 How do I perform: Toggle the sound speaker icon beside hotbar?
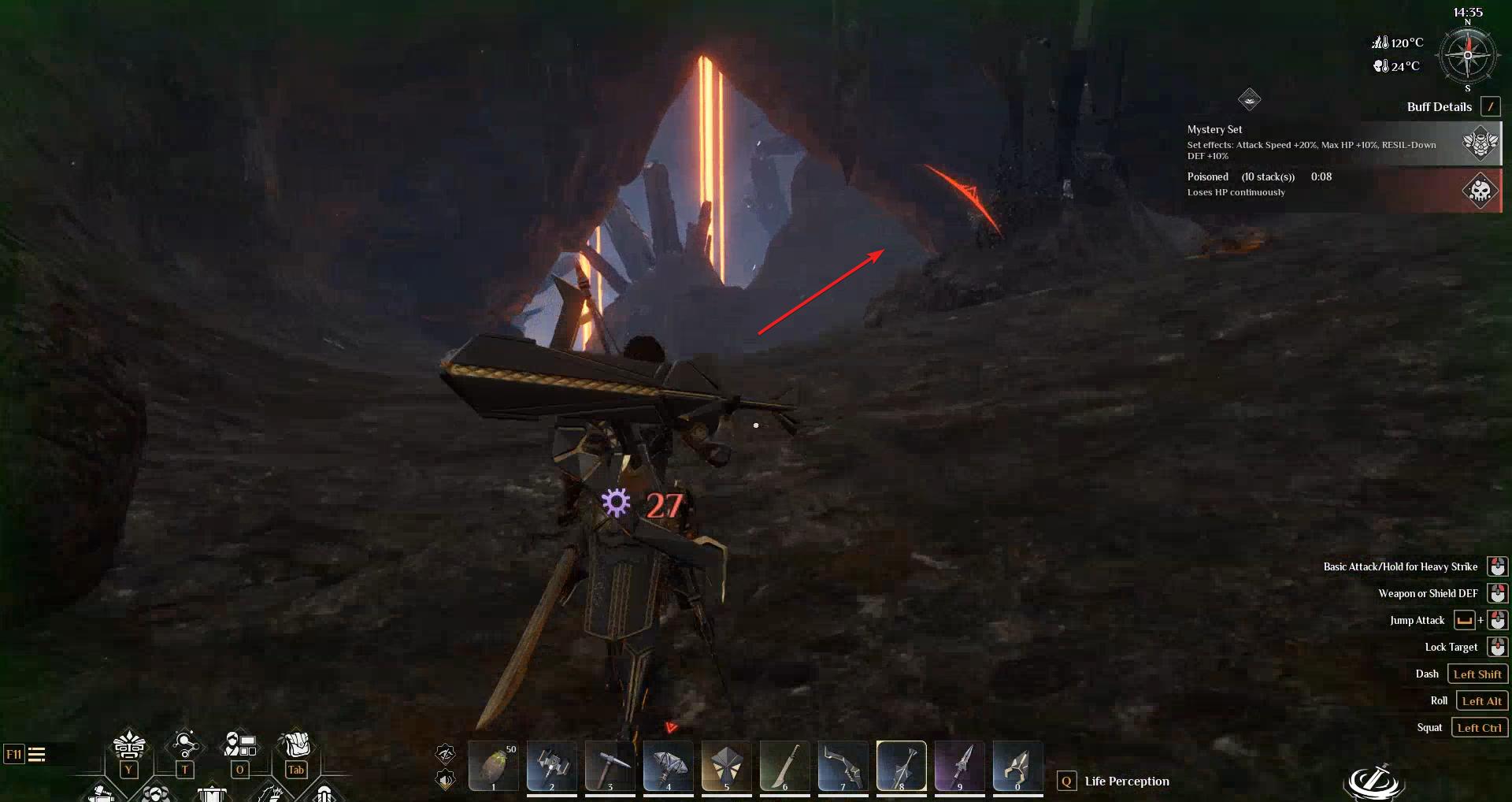[446, 780]
